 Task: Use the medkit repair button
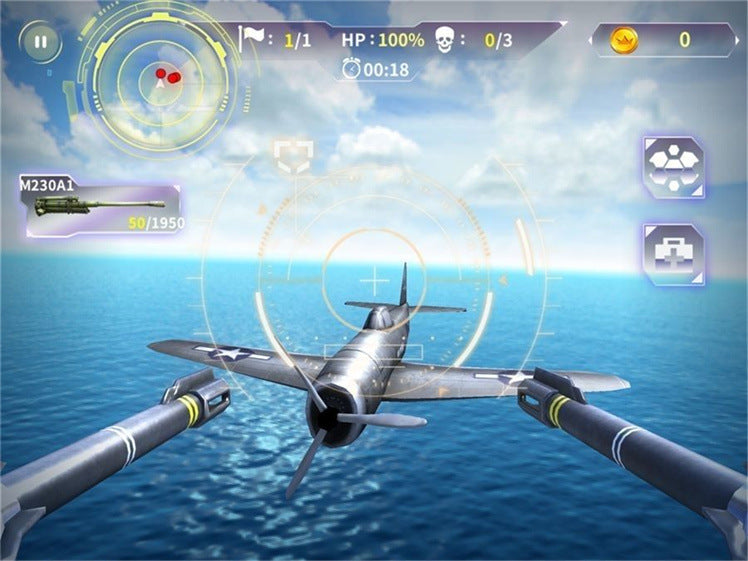tap(673, 254)
